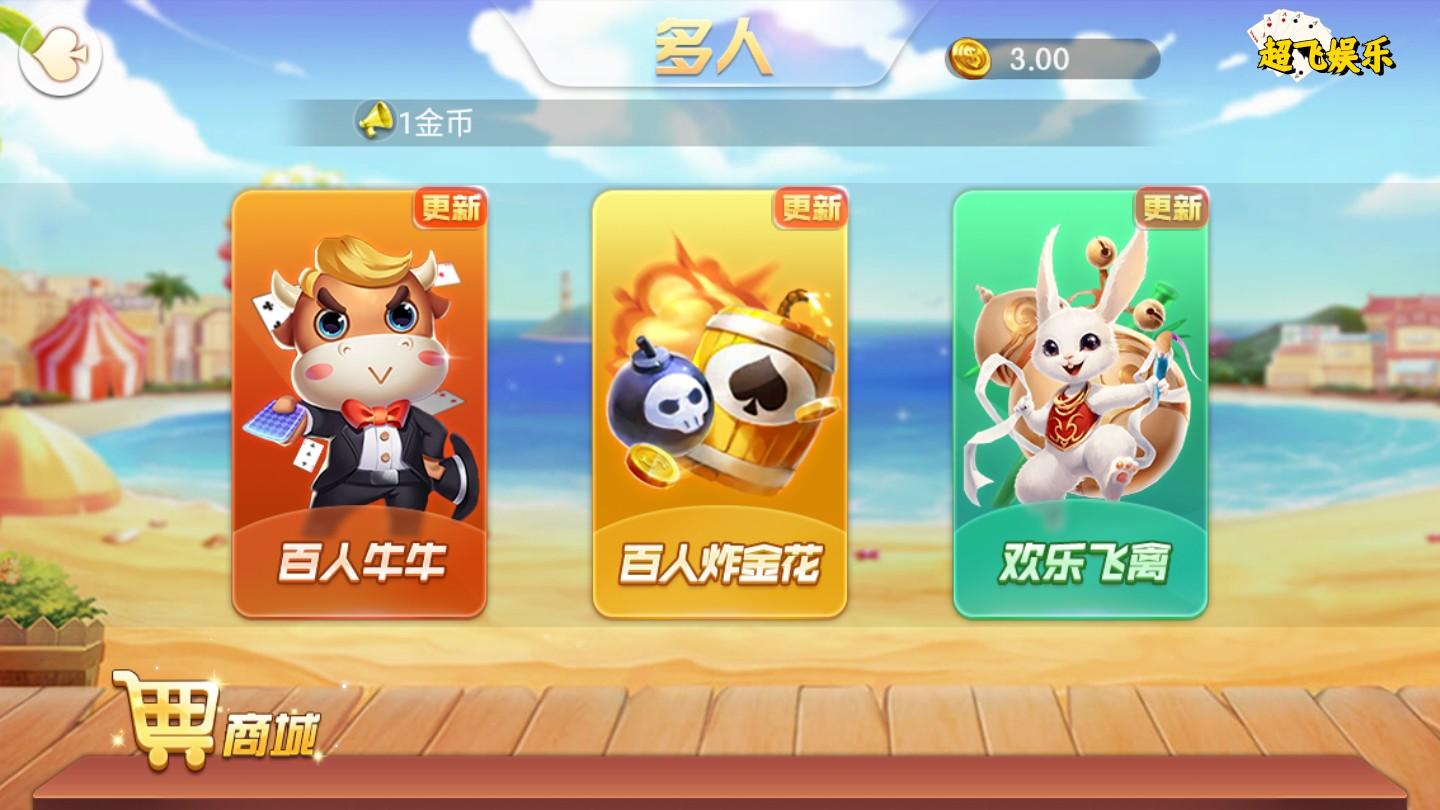Open the 百人牛牛 game
Screen dimensions: 1440x810
(360, 410)
